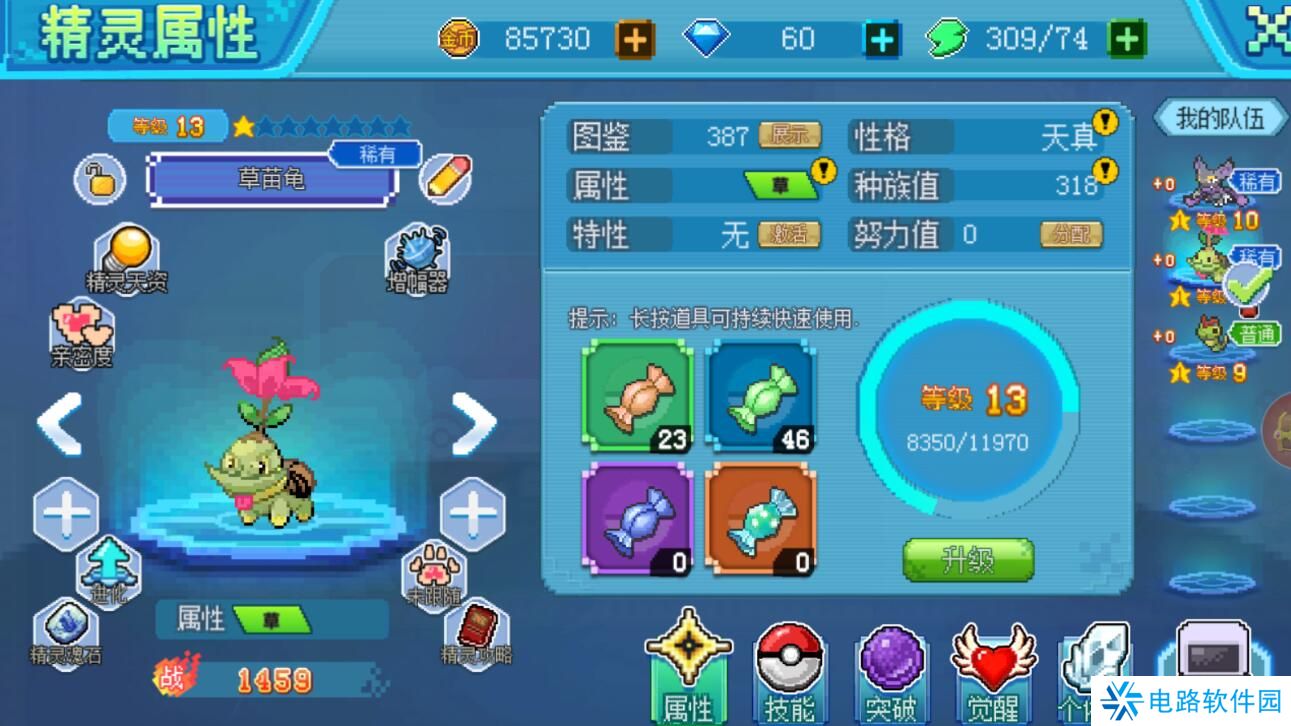Add gold coins with the orange plus
1291x726 pixels.
pos(634,40)
